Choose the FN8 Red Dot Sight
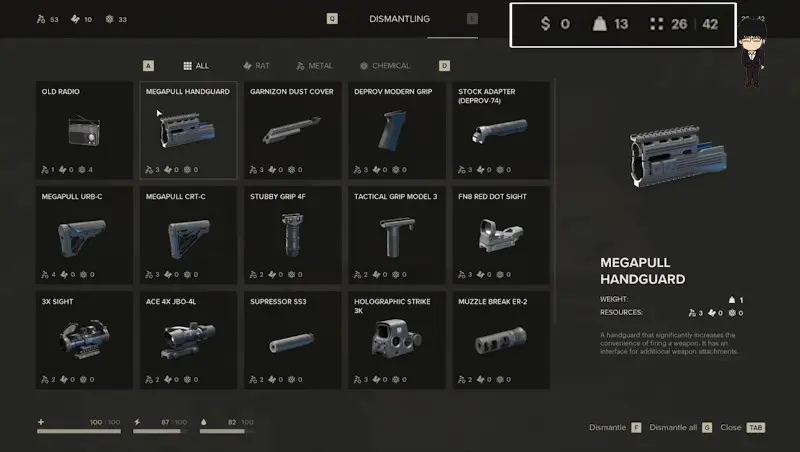 [x=501, y=235]
